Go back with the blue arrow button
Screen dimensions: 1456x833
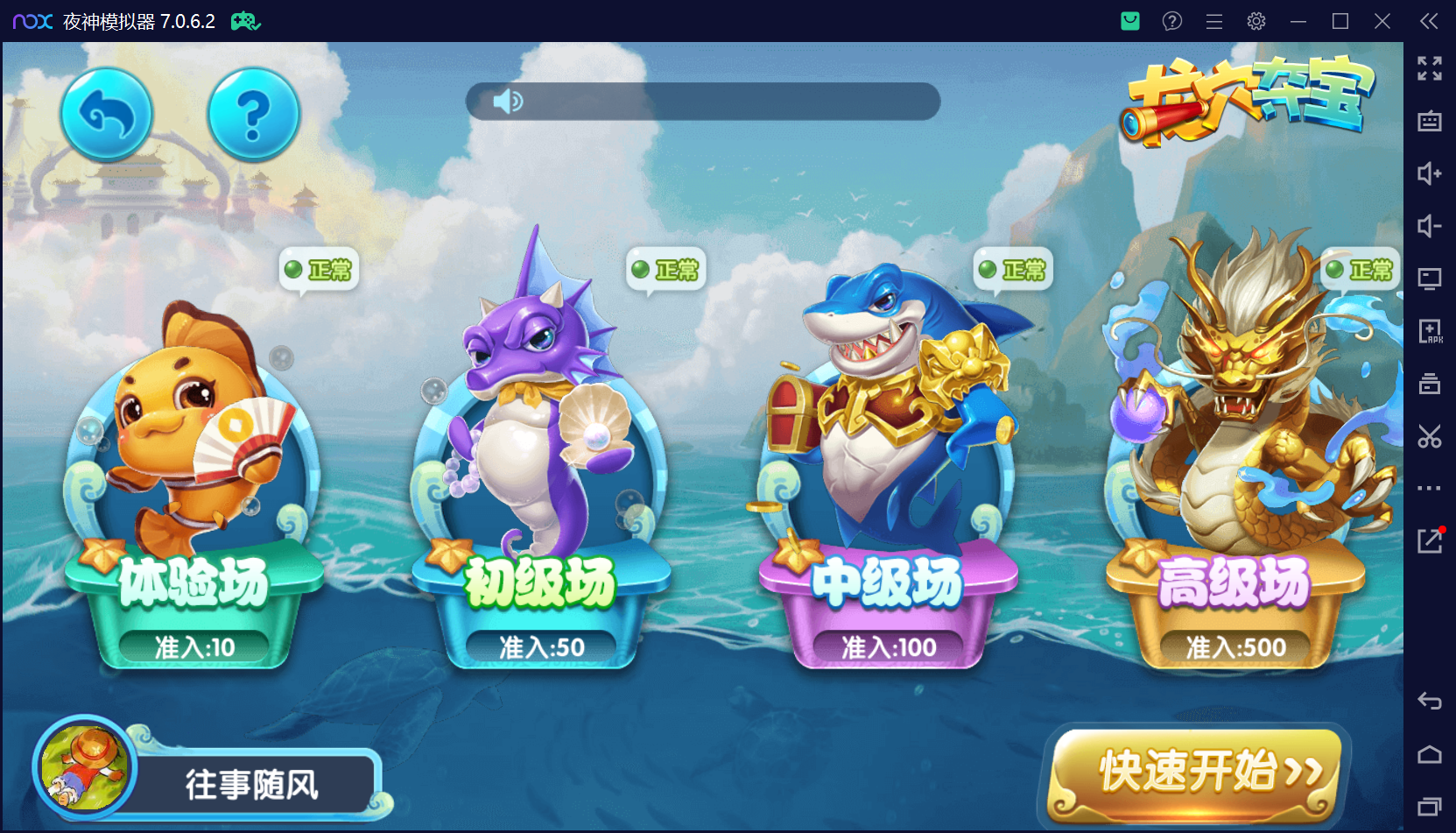tap(107, 115)
